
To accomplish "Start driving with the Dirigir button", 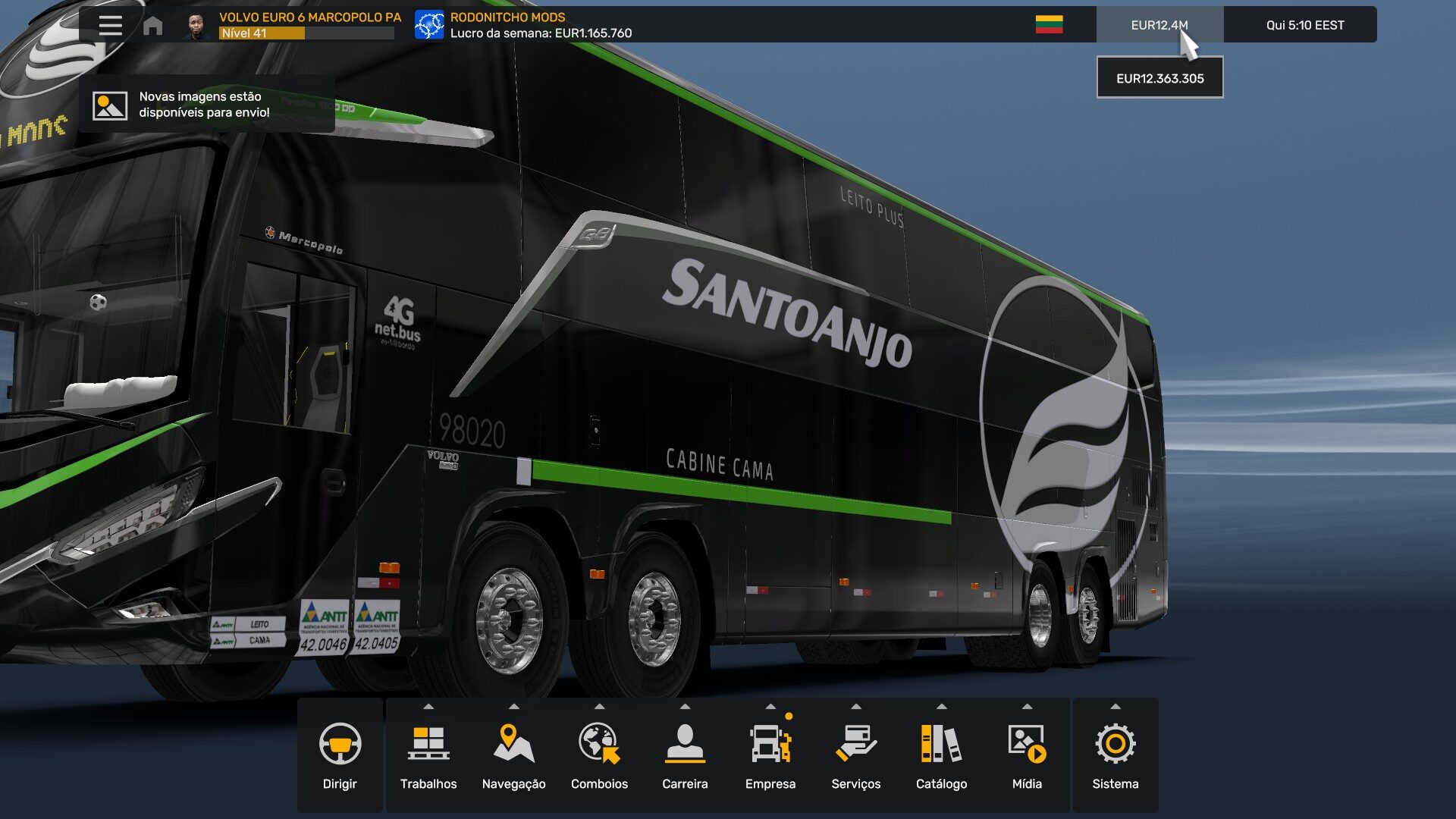I will pyautogui.click(x=340, y=755).
